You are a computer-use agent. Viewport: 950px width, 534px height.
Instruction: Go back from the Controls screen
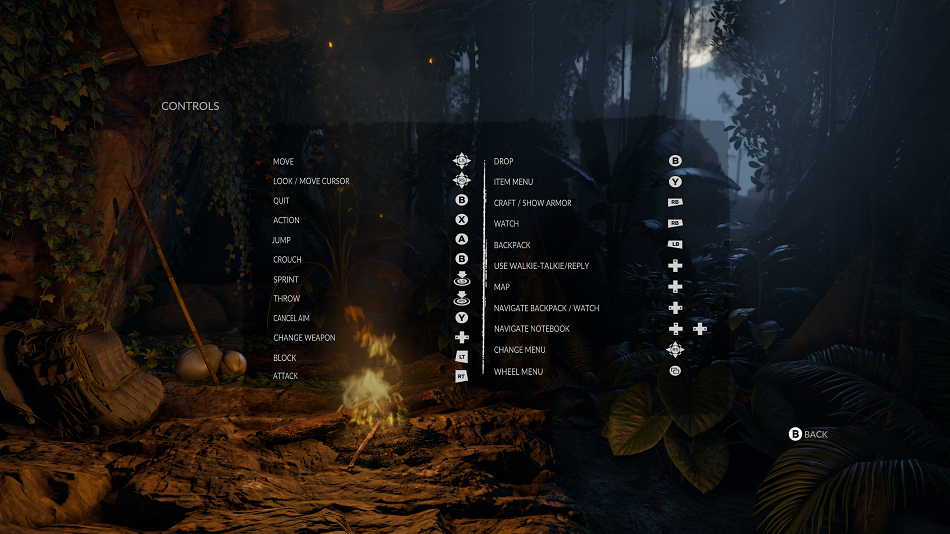(x=809, y=434)
